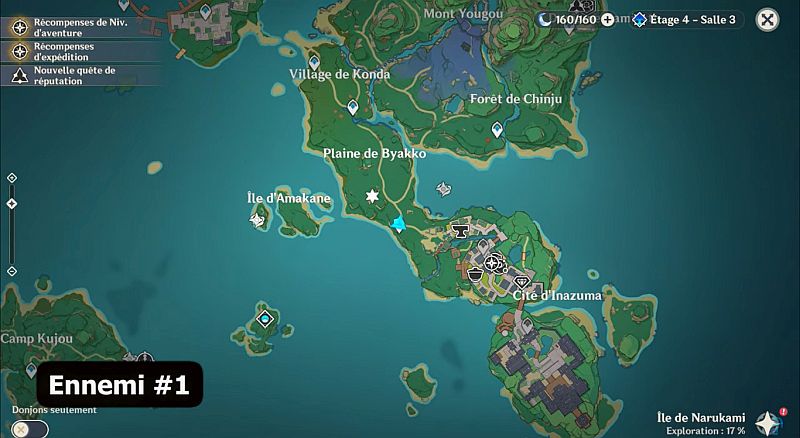The width and height of the screenshot is (800, 438).
Task: Click the map zoom slider handle
Action: (12, 203)
